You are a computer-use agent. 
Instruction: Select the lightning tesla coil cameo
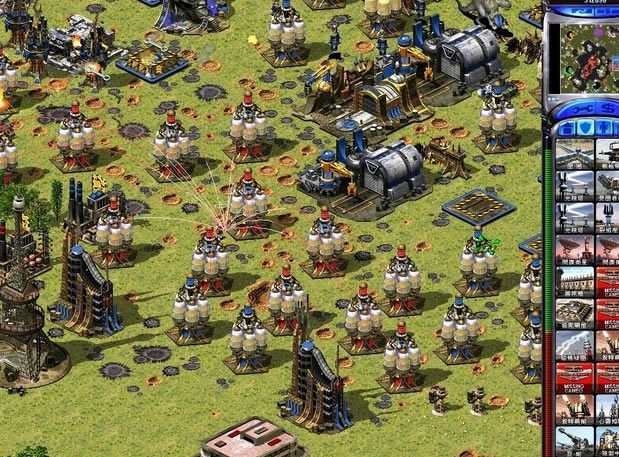575,345
